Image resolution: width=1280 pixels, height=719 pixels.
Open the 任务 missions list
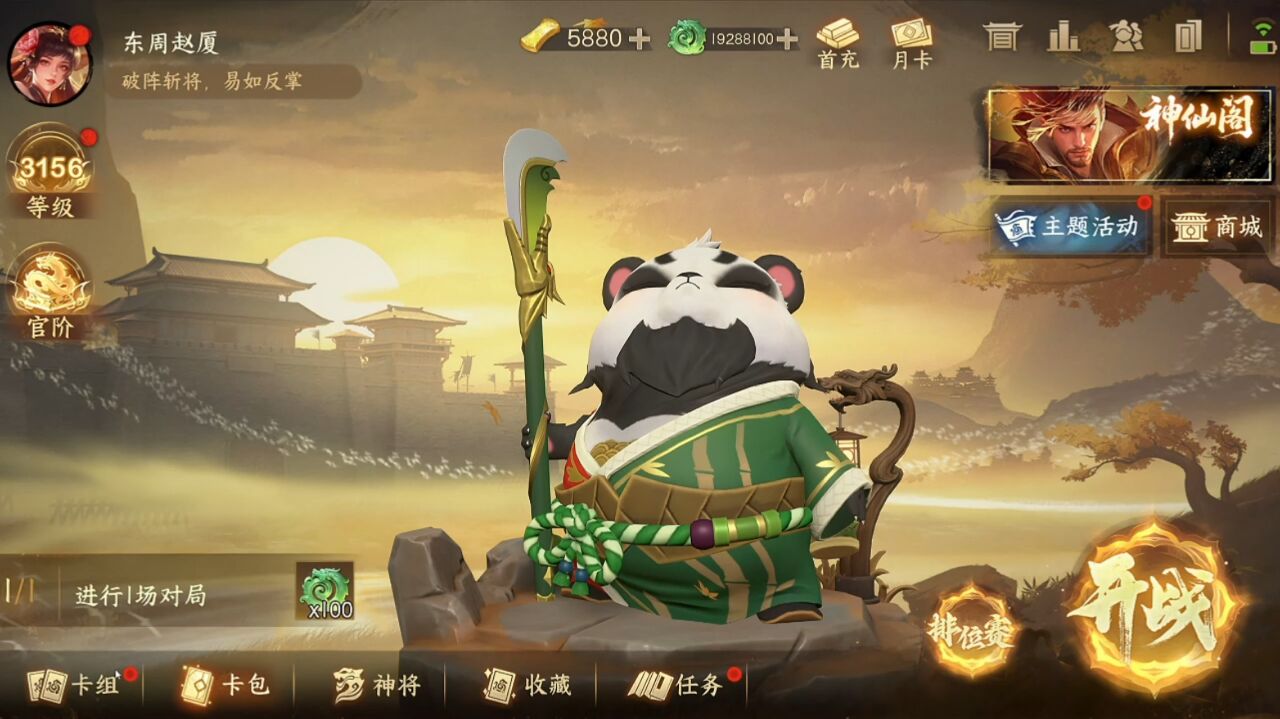click(678, 685)
